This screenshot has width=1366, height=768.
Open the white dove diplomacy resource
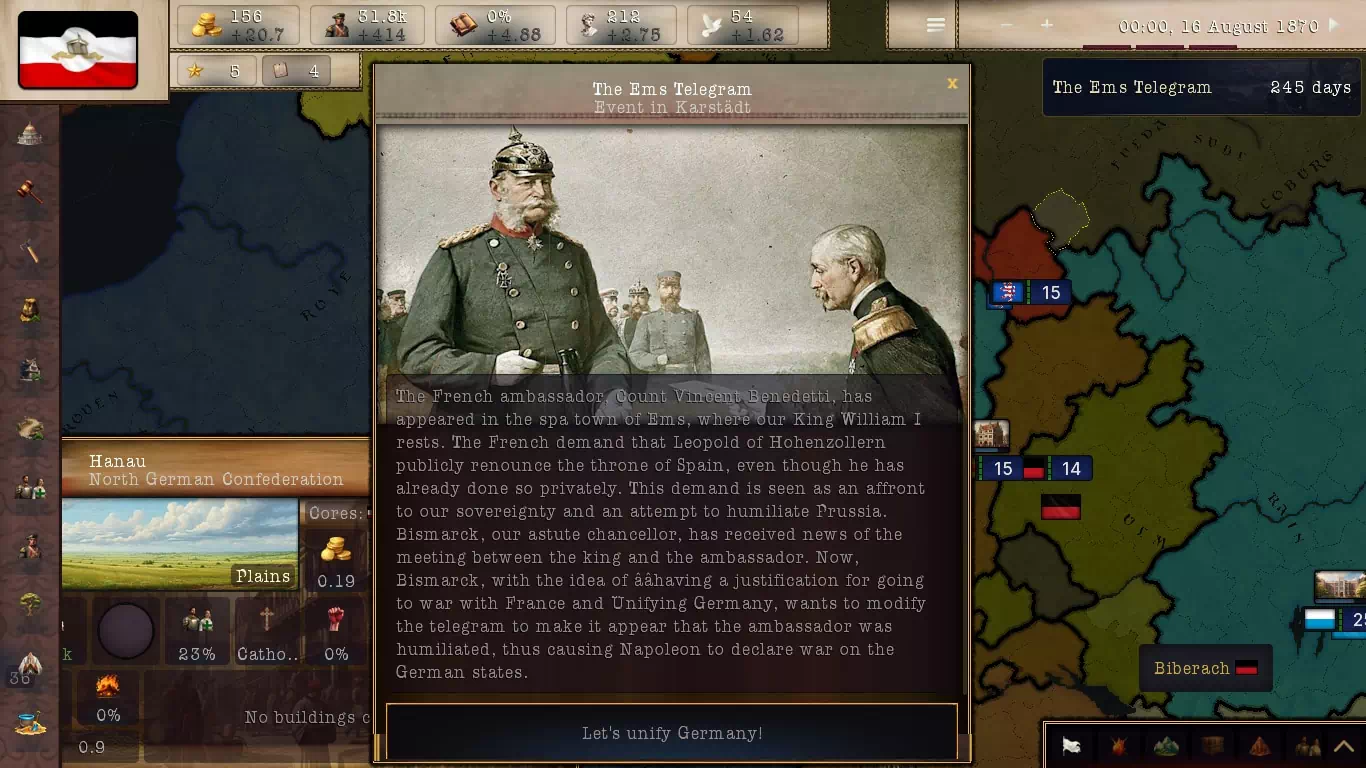pyautogui.click(x=742, y=25)
